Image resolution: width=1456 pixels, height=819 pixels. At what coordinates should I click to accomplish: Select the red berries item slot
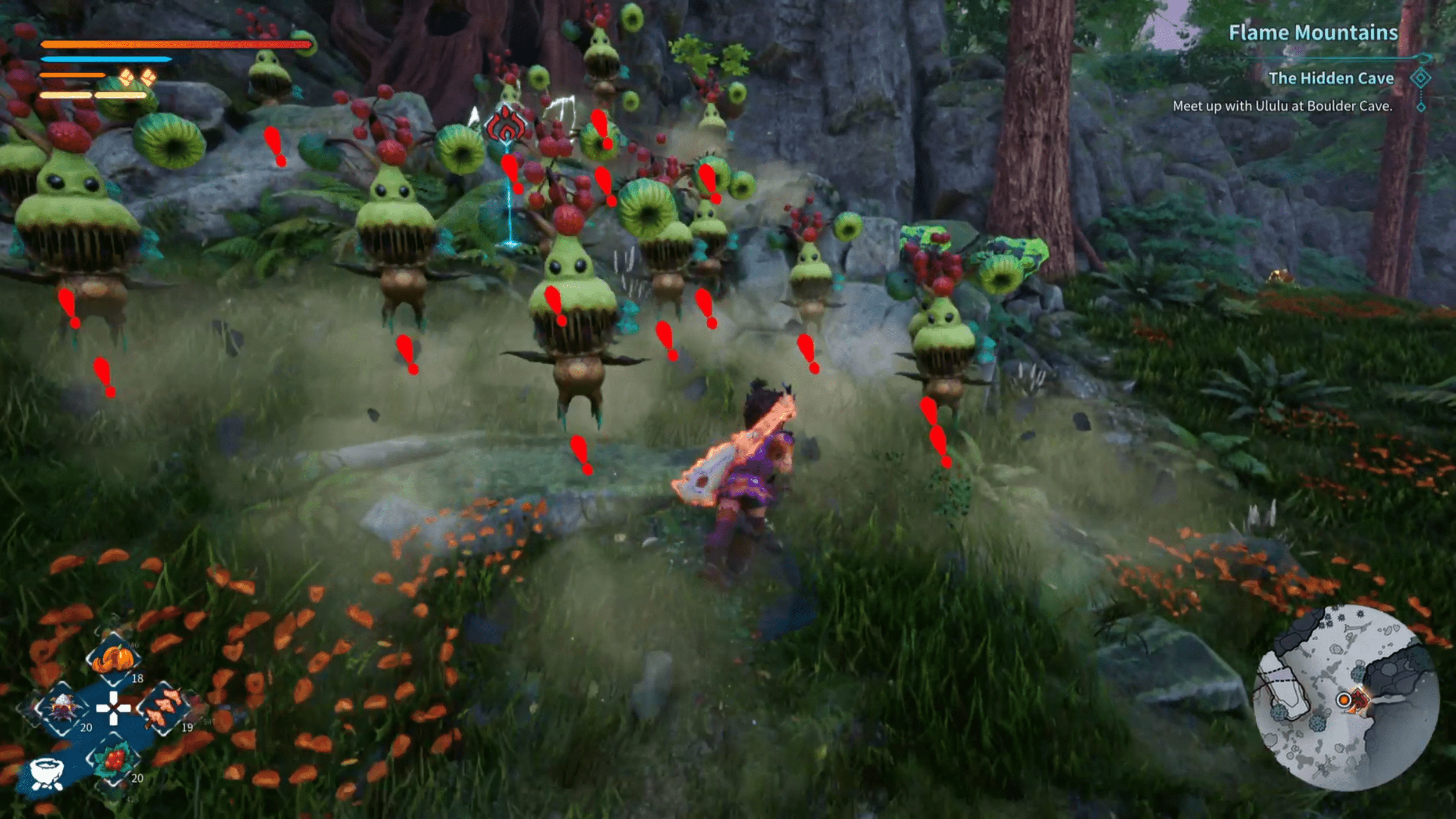114,759
